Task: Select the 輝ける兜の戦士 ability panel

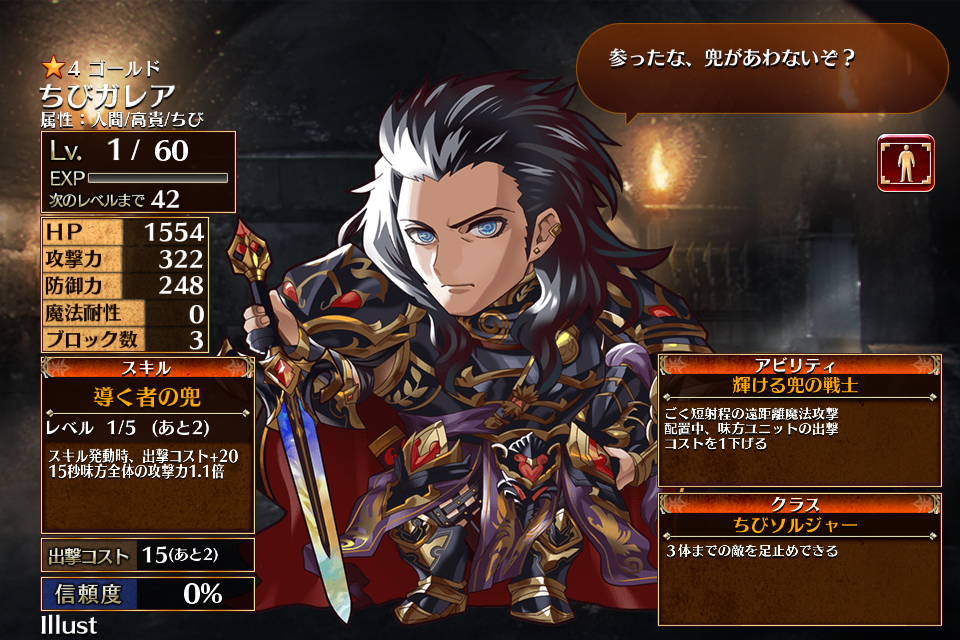Action: coord(800,420)
